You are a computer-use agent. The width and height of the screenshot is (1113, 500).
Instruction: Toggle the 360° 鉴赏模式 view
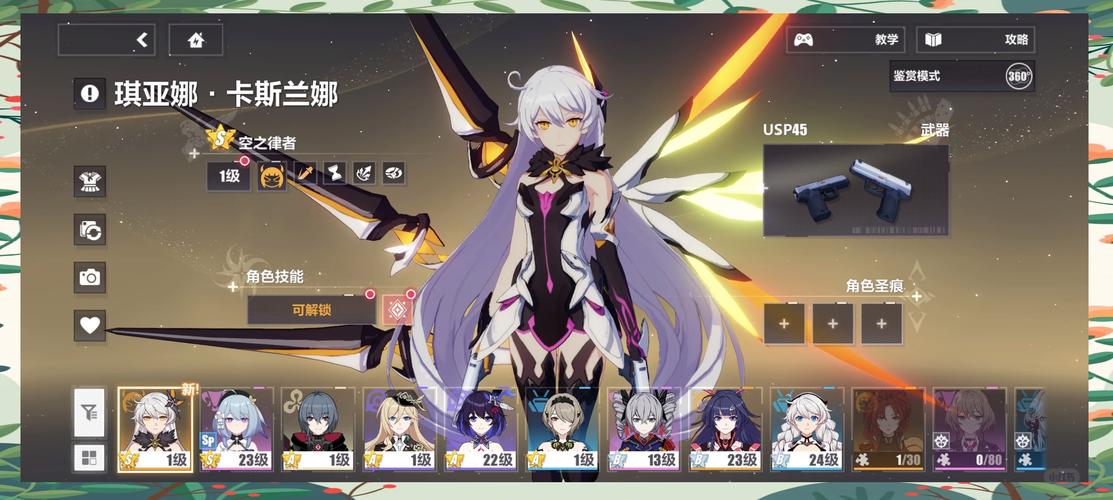click(x=1018, y=76)
